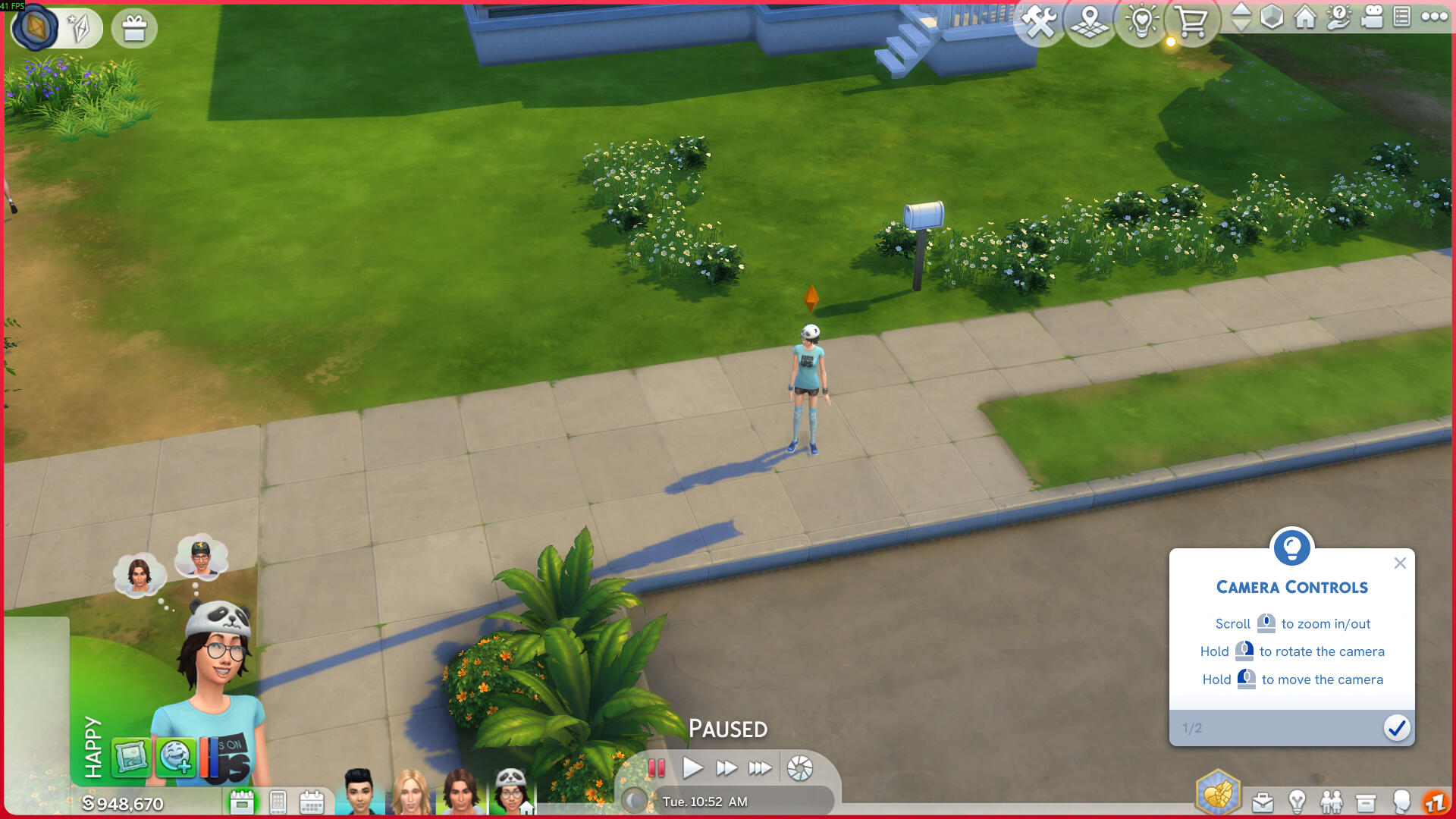Open the needs panel with the zZ icon
1456x819 pixels.
coord(1434,802)
